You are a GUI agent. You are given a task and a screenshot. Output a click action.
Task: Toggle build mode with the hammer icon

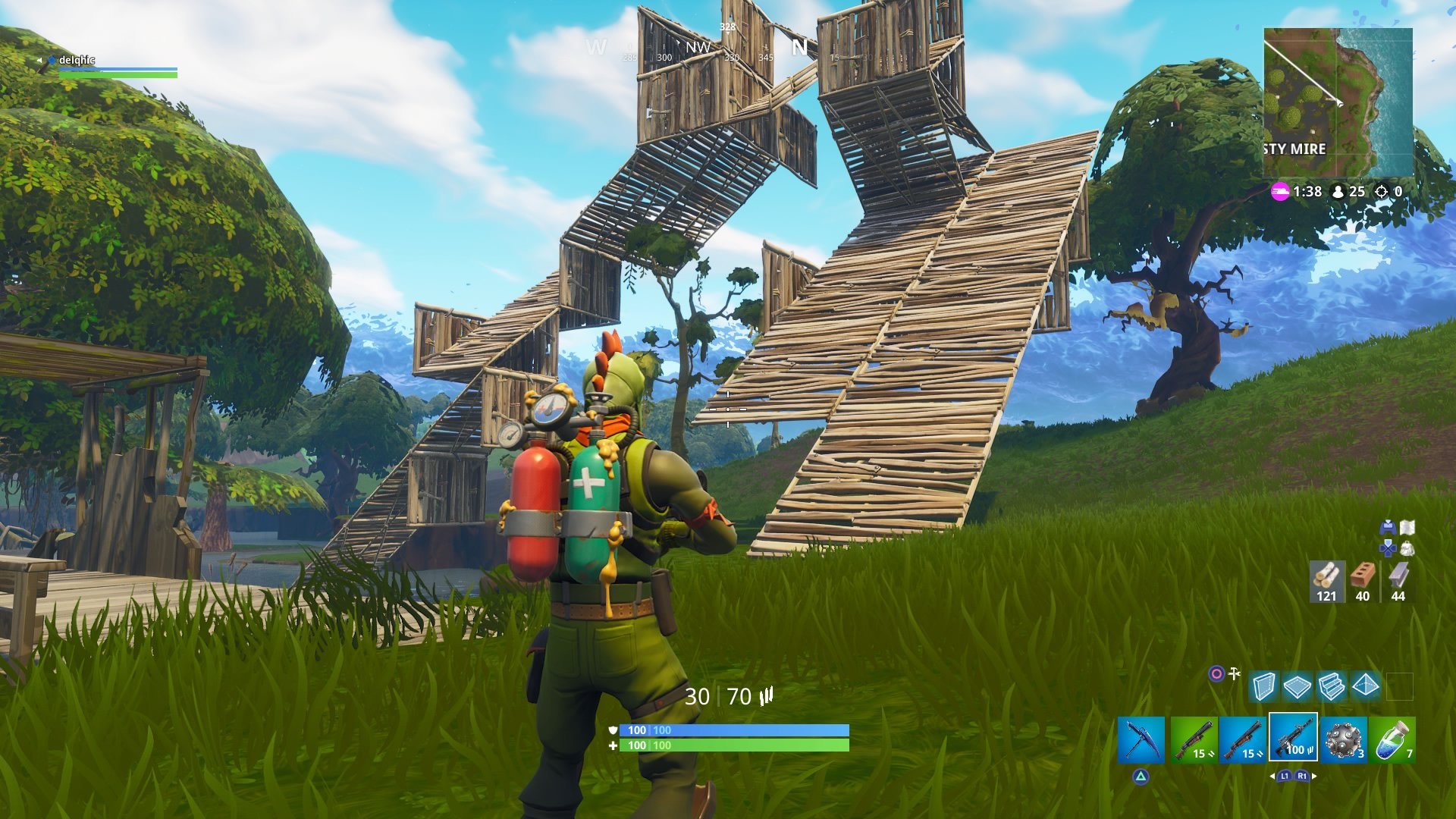(x=1234, y=673)
